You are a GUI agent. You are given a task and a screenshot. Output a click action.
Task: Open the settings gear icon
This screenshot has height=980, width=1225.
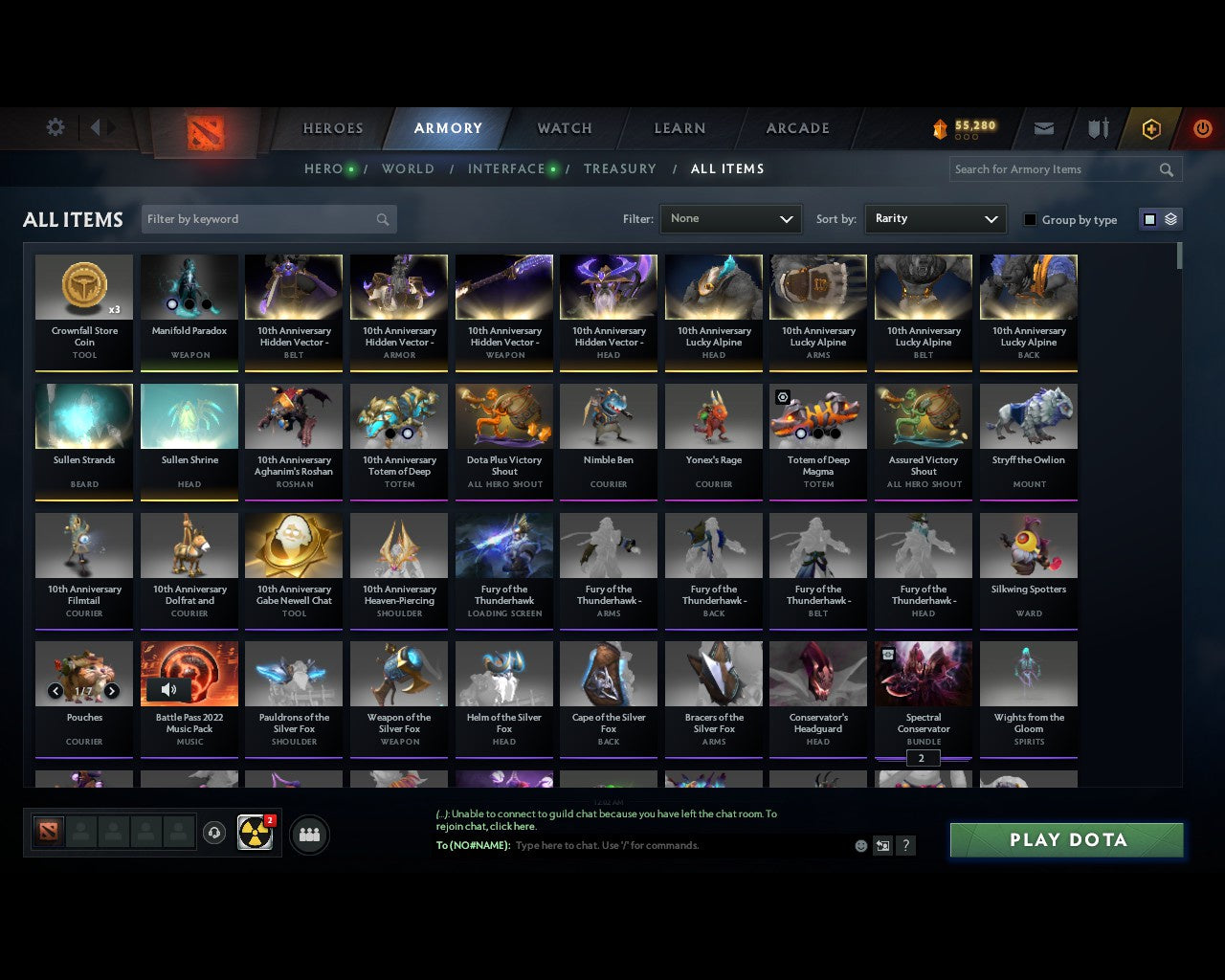coord(55,127)
